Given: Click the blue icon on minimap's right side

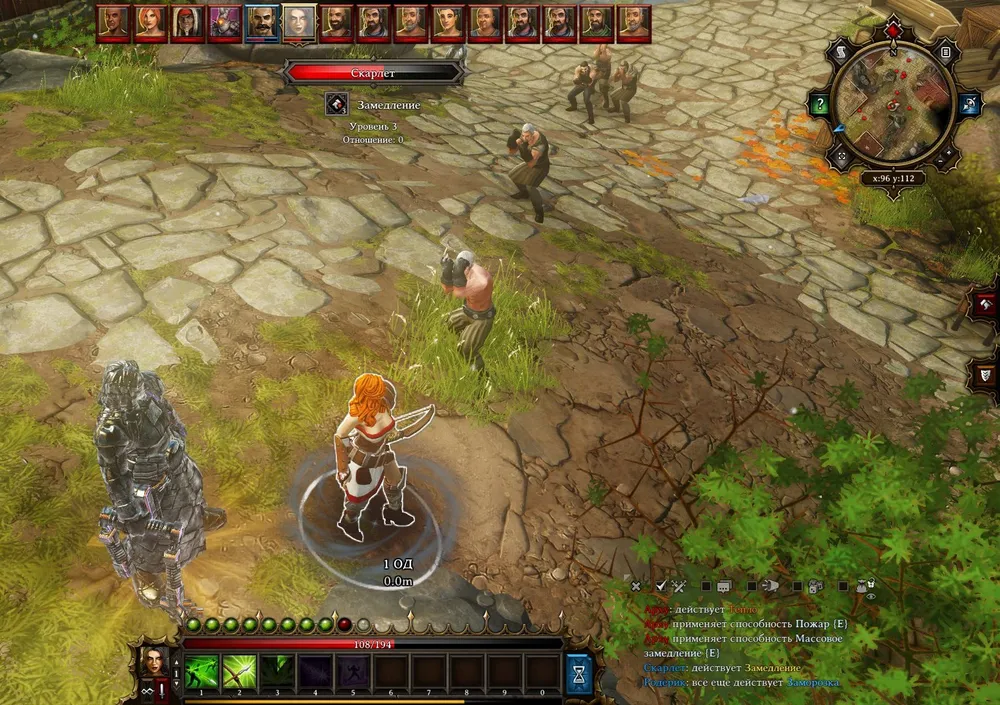Looking at the screenshot, I should 968,104.
